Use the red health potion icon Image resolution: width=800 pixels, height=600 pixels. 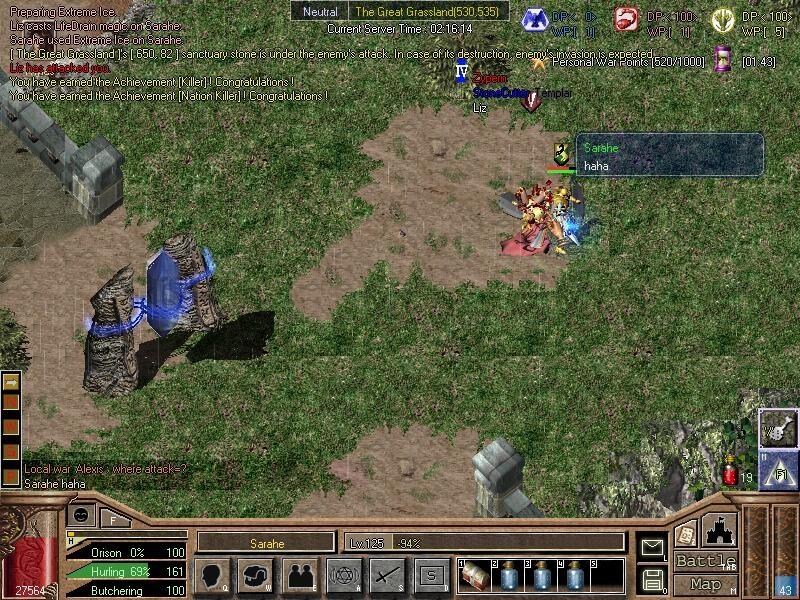(730, 476)
